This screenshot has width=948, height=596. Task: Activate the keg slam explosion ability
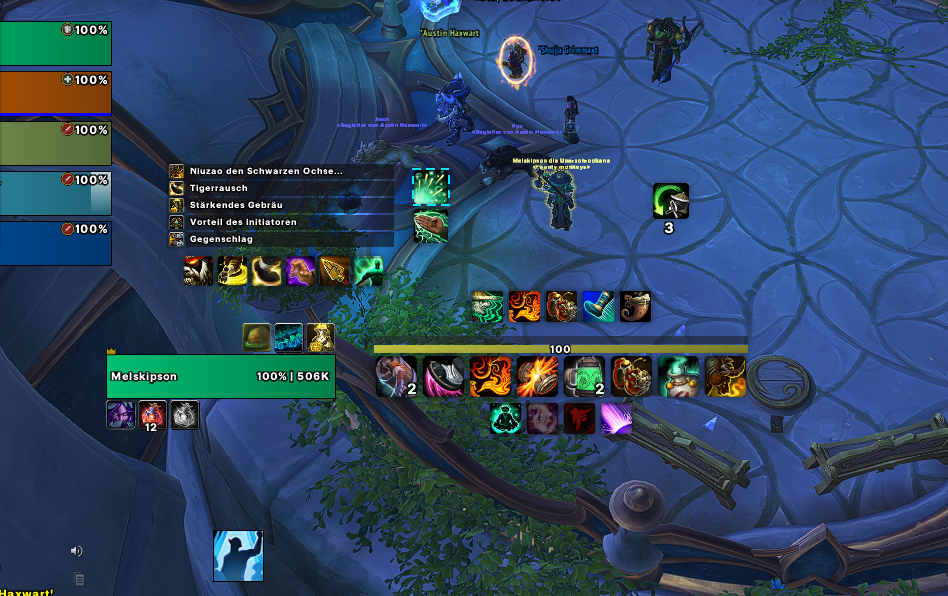[537, 376]
